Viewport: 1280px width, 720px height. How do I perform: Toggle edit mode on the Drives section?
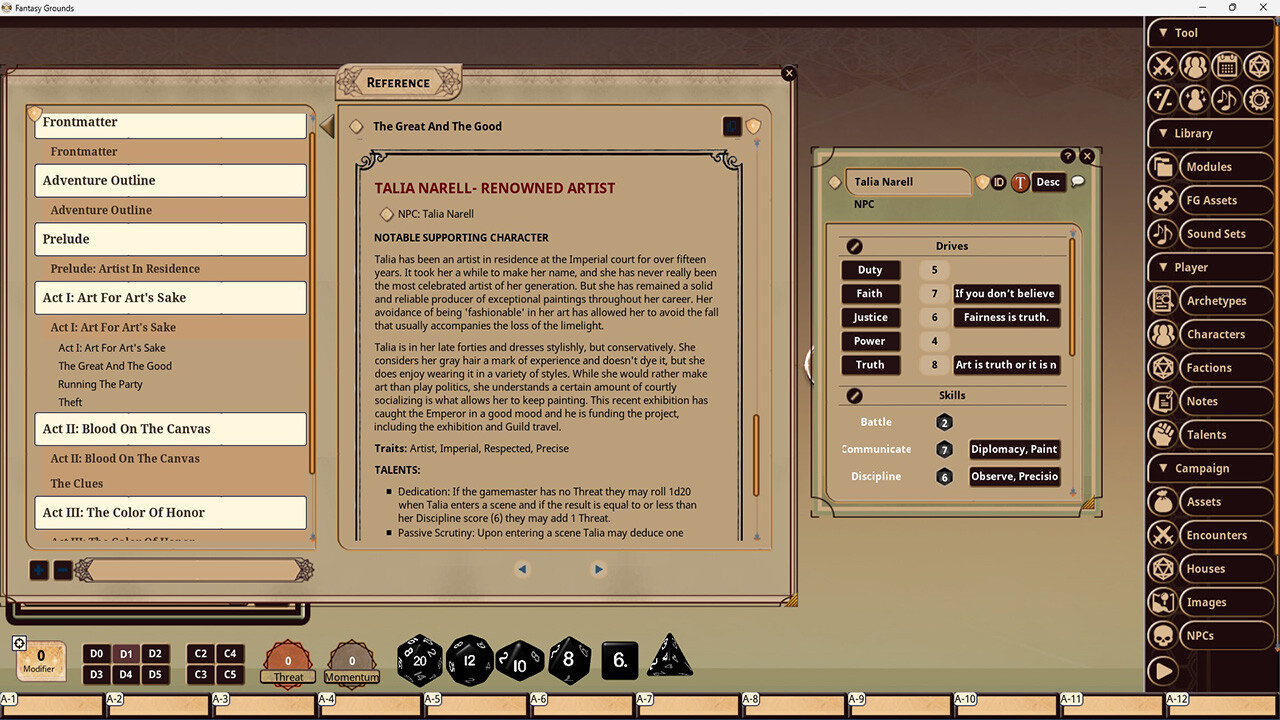(x=854, y=246)
